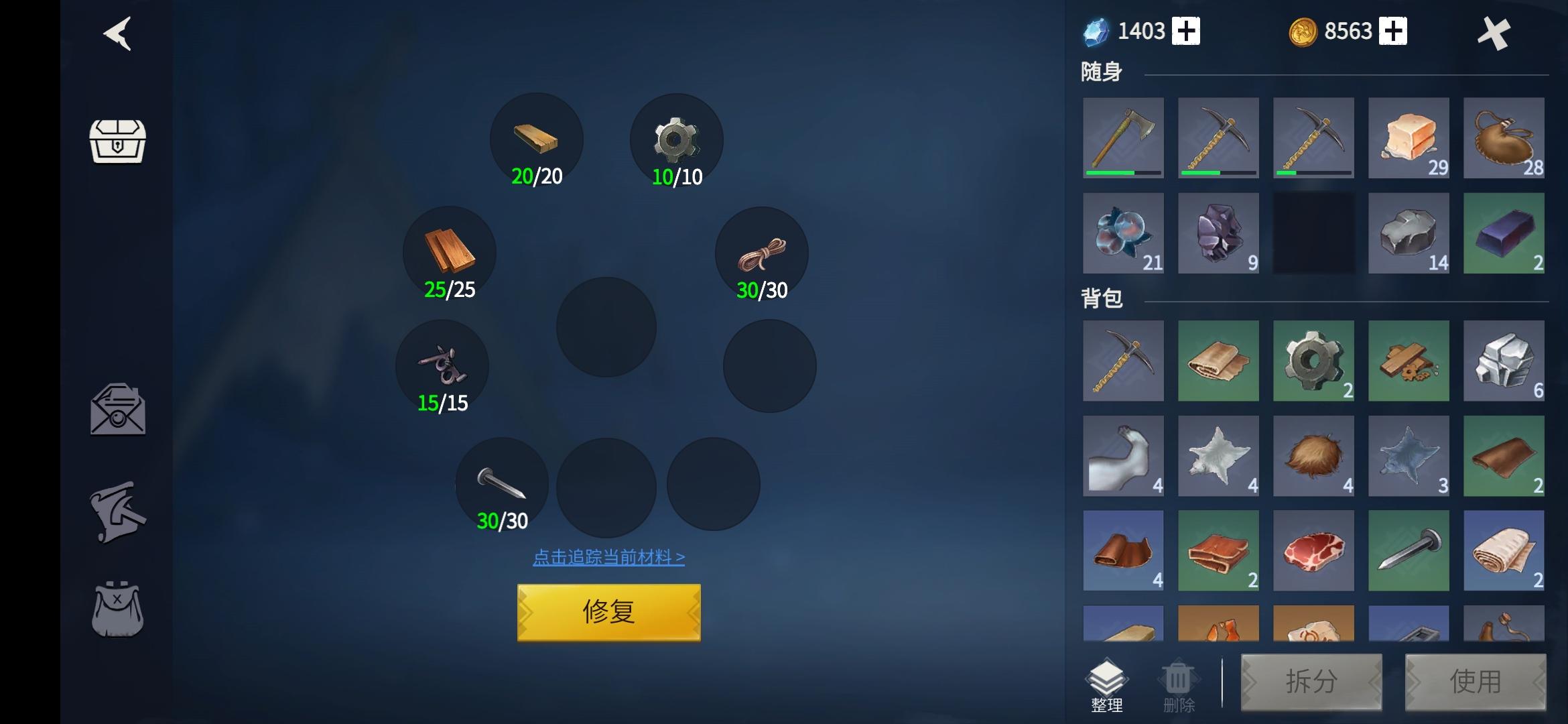
Task: Close the inventory panel with the X
Action: pos(1494,34)
